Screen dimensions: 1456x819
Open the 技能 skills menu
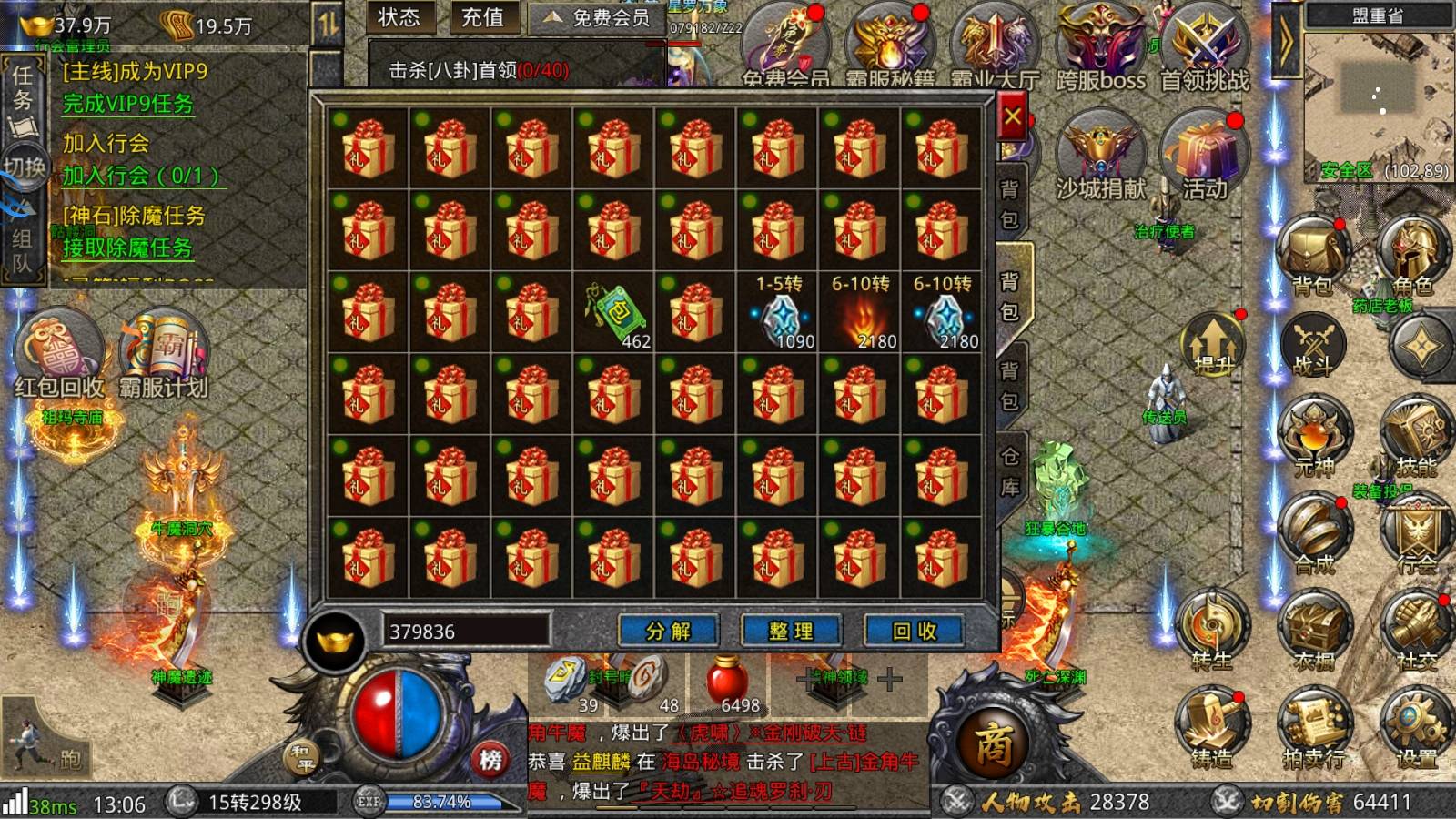(1414, 439)
